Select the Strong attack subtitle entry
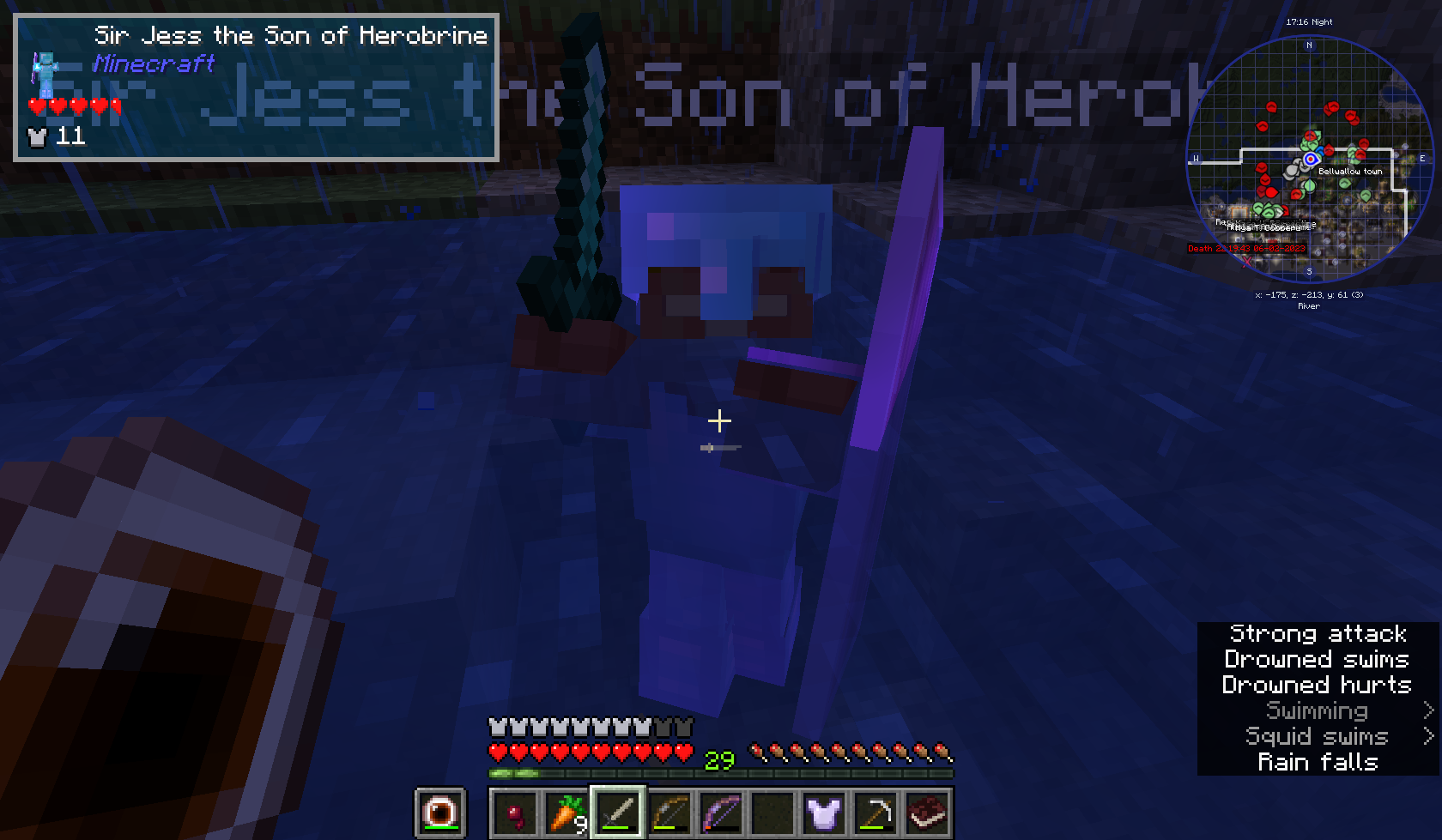This screenshot has height=840, width=1442. pyautogui.click(x=1318, y=634)
